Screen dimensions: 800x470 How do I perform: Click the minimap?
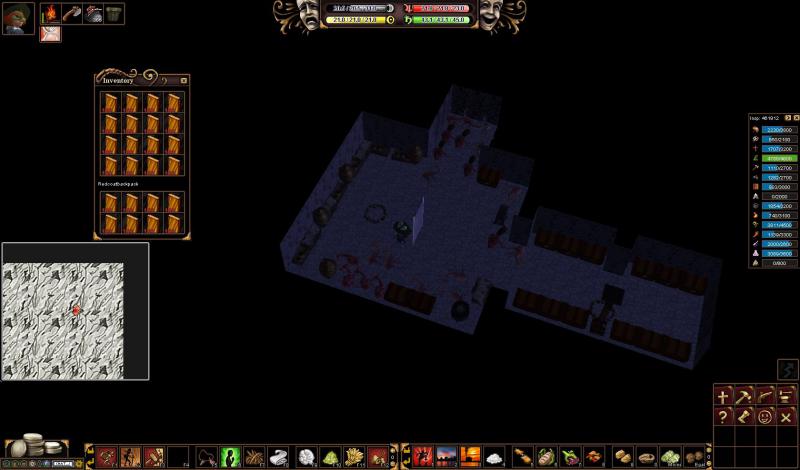[75, 310]
